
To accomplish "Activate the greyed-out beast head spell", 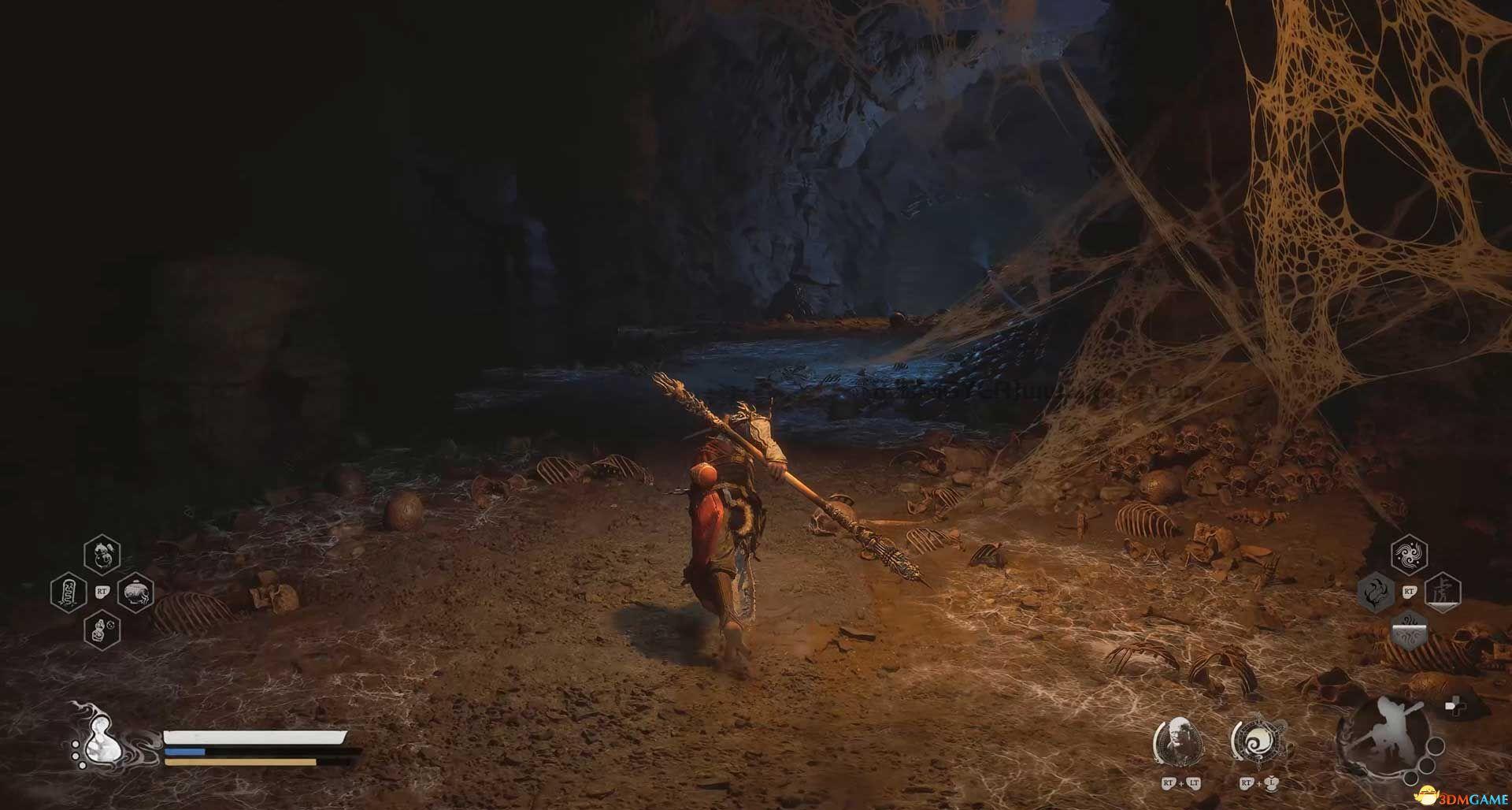I will pos(1376,592).
